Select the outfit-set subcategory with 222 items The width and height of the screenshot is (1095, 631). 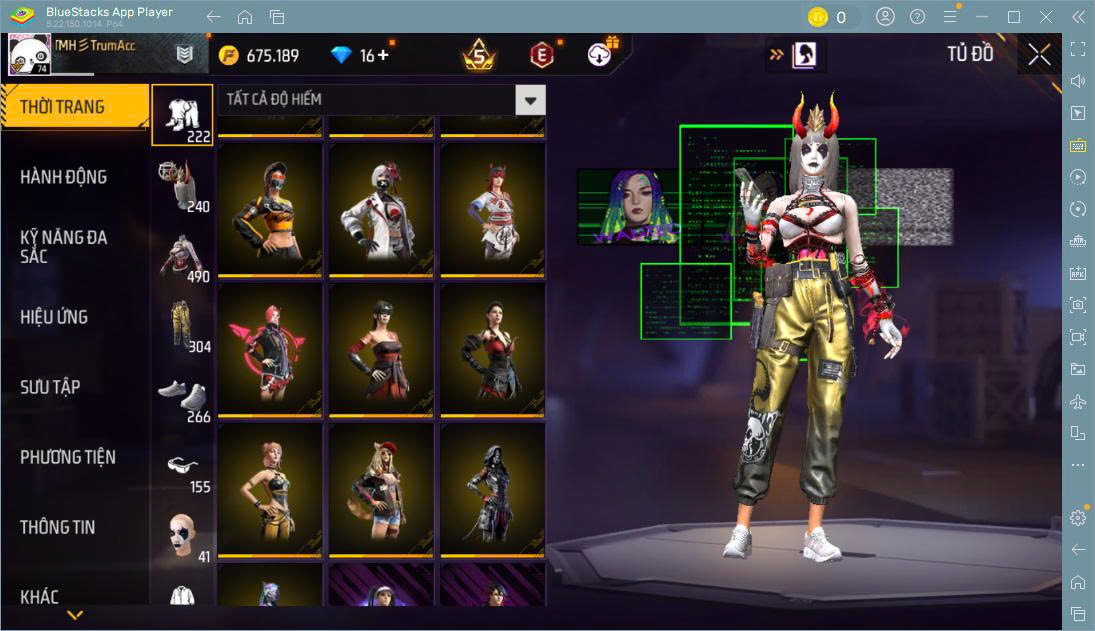[x=182, y=115]
